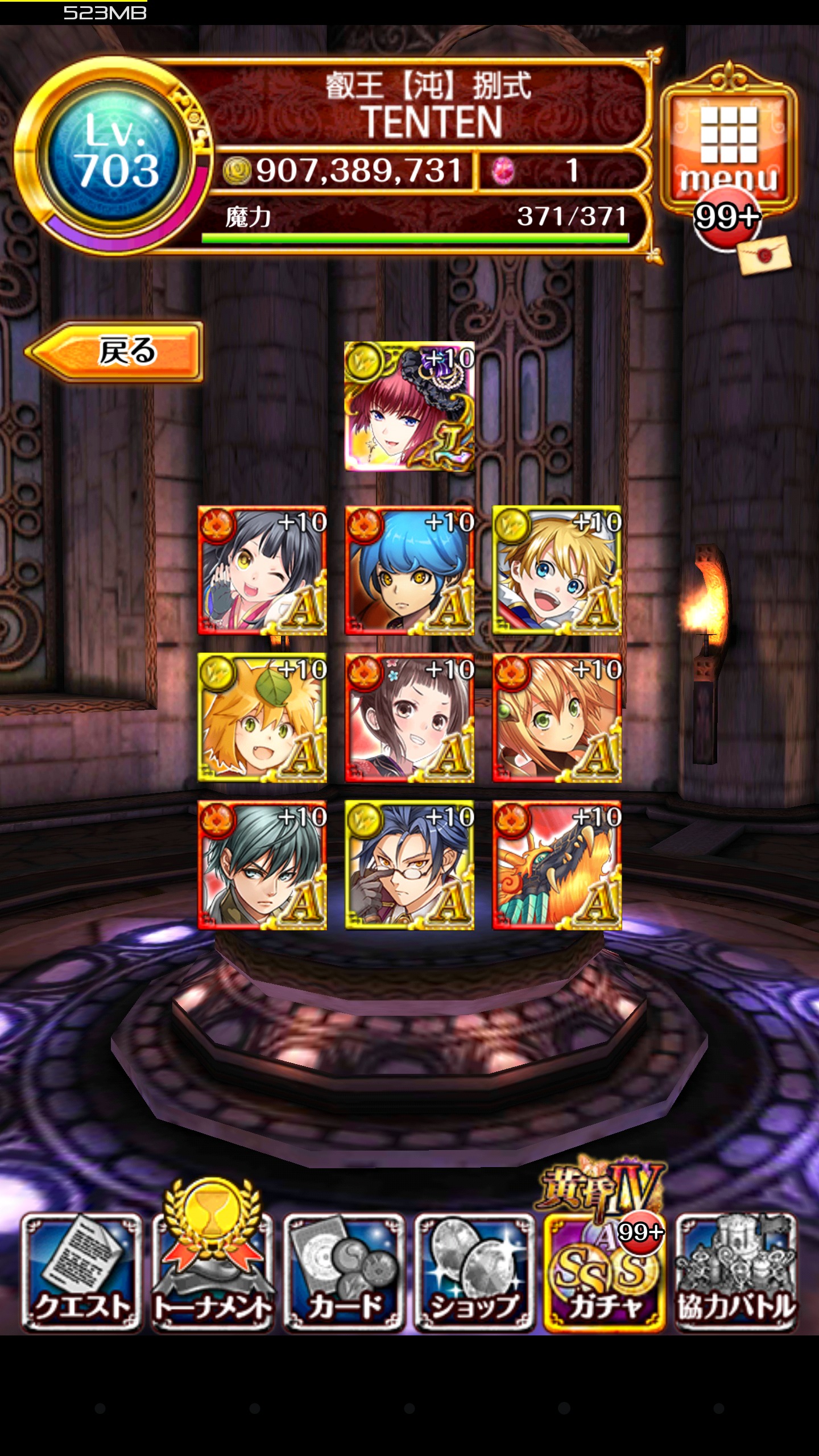Open the sealed letter mailbox icon
The height and width of the screenshot is (1456, 819).
coord(764,255)
